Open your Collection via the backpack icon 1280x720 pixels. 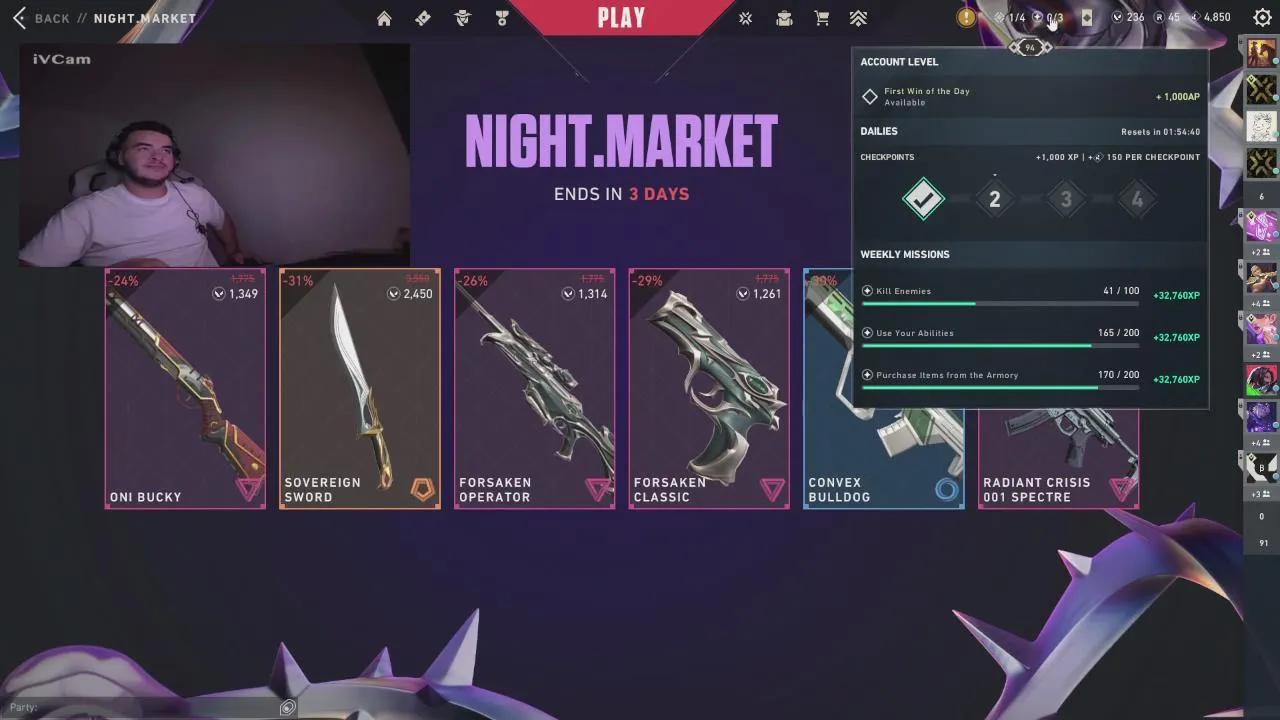(784, 17)
